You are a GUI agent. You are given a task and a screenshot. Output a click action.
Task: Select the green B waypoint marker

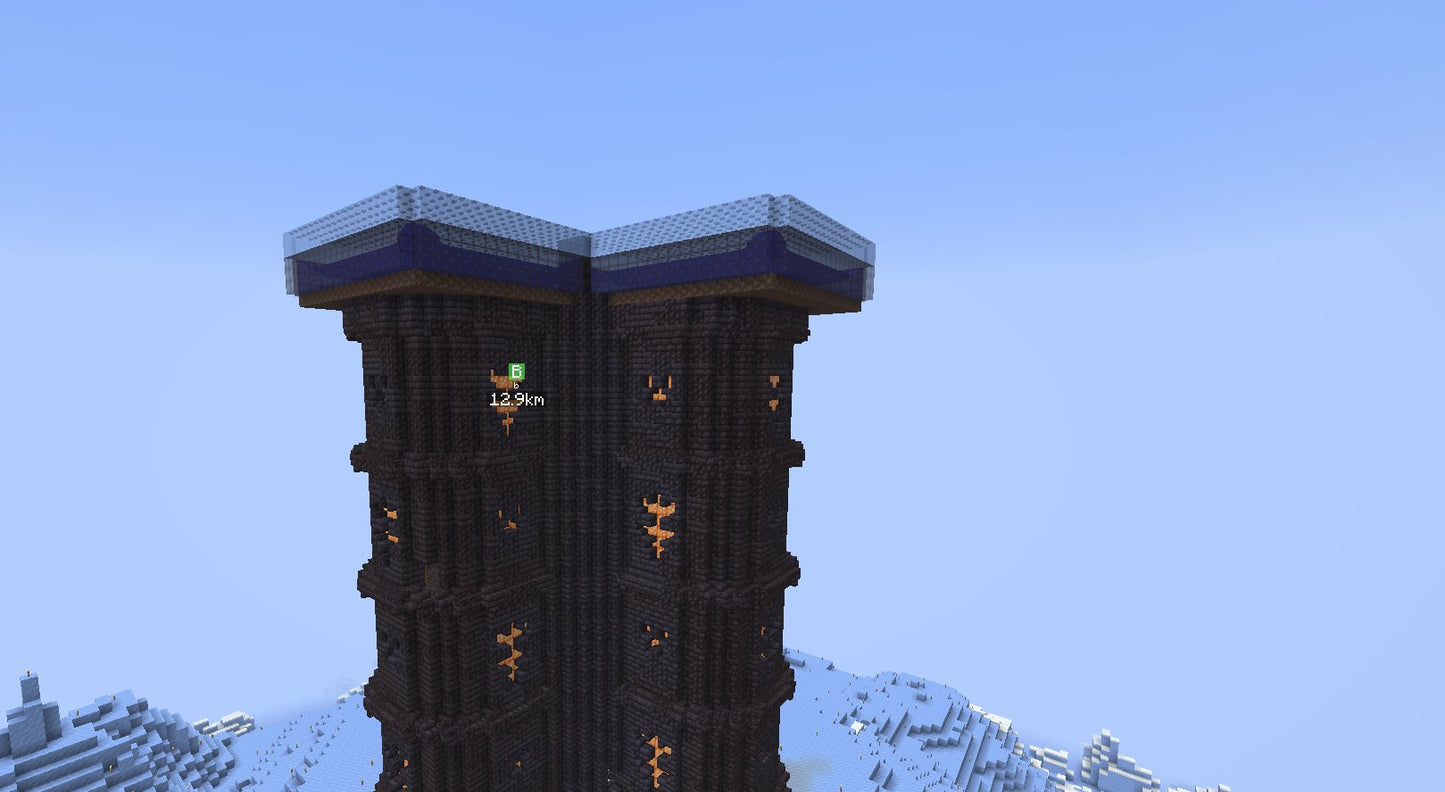pyautogui.click(x=516, y=372)
